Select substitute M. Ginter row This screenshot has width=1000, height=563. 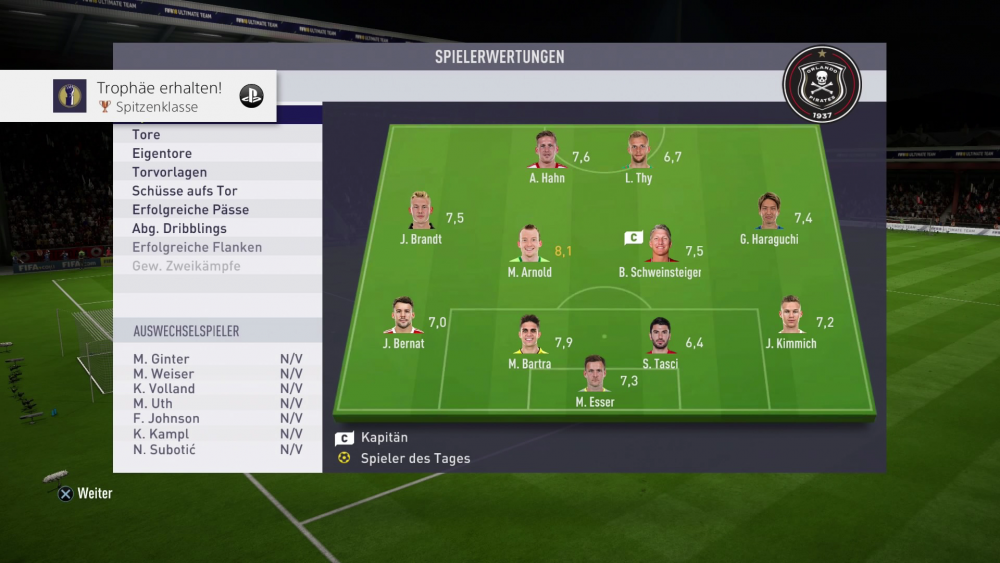pyautogui.click(x=218, y=359)
